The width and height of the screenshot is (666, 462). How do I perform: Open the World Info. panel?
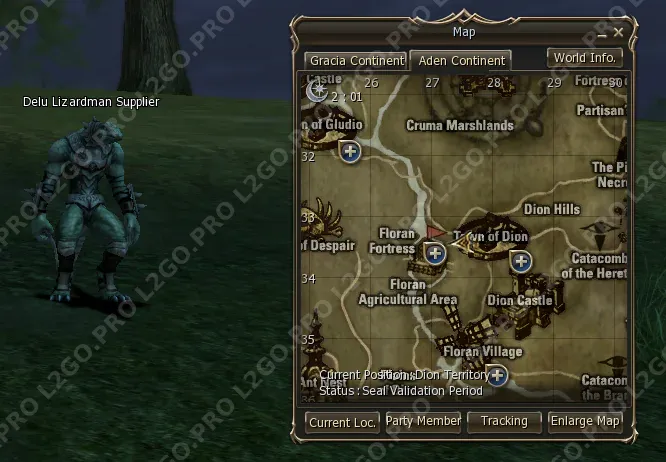coord(585,58)
